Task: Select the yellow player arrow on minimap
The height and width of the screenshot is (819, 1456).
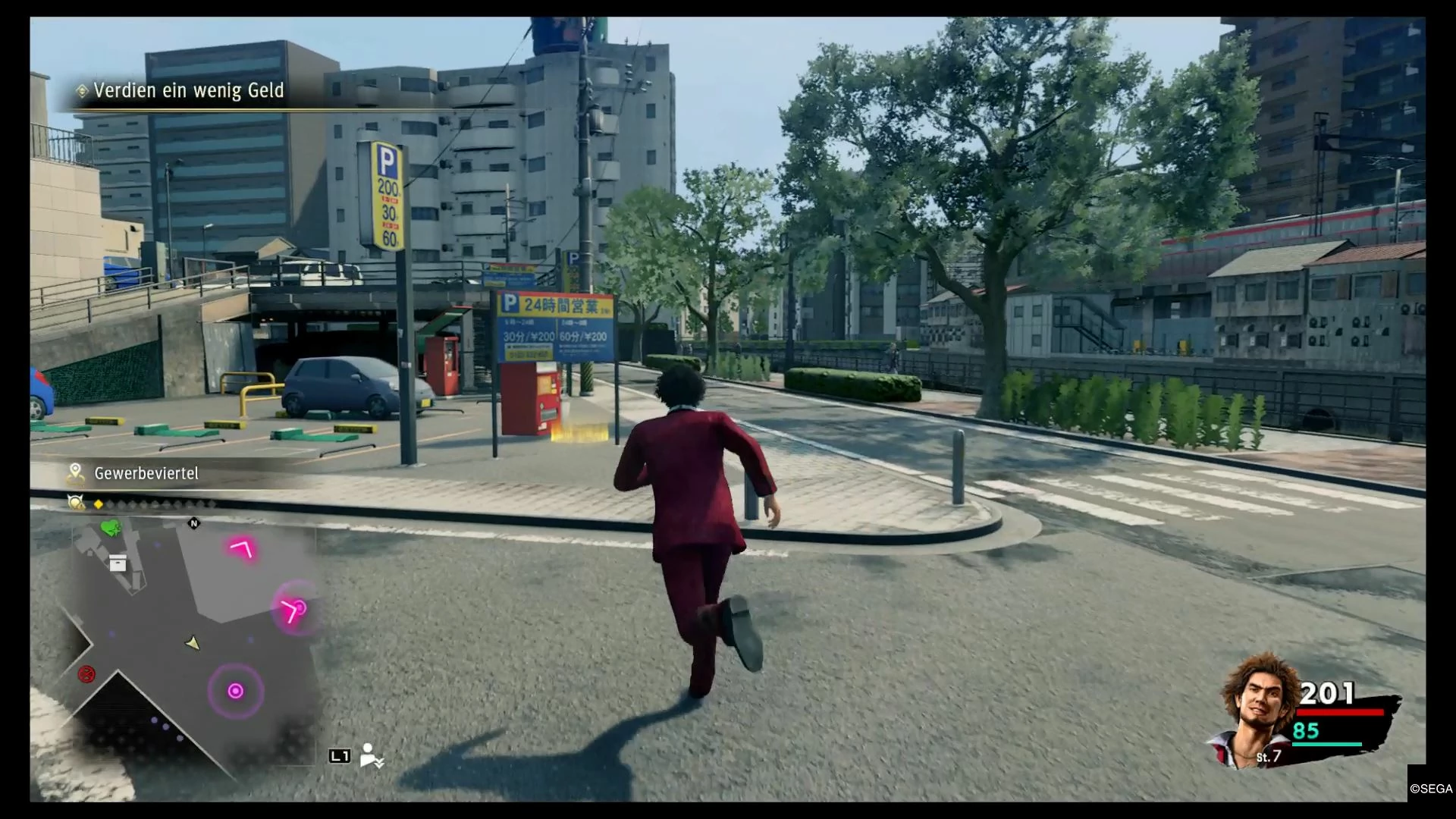Action: [x=193, y=643]
